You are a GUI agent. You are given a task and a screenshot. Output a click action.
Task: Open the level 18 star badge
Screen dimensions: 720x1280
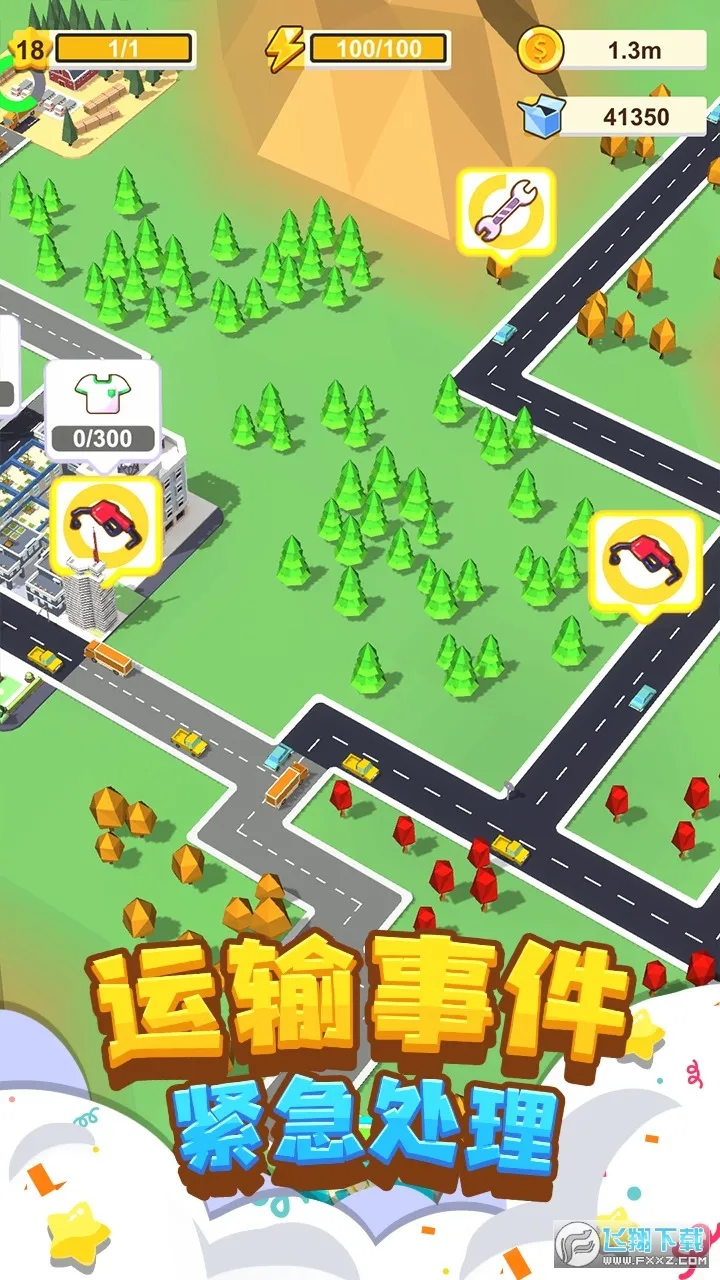pyautogui.click(x=31, y=48)
